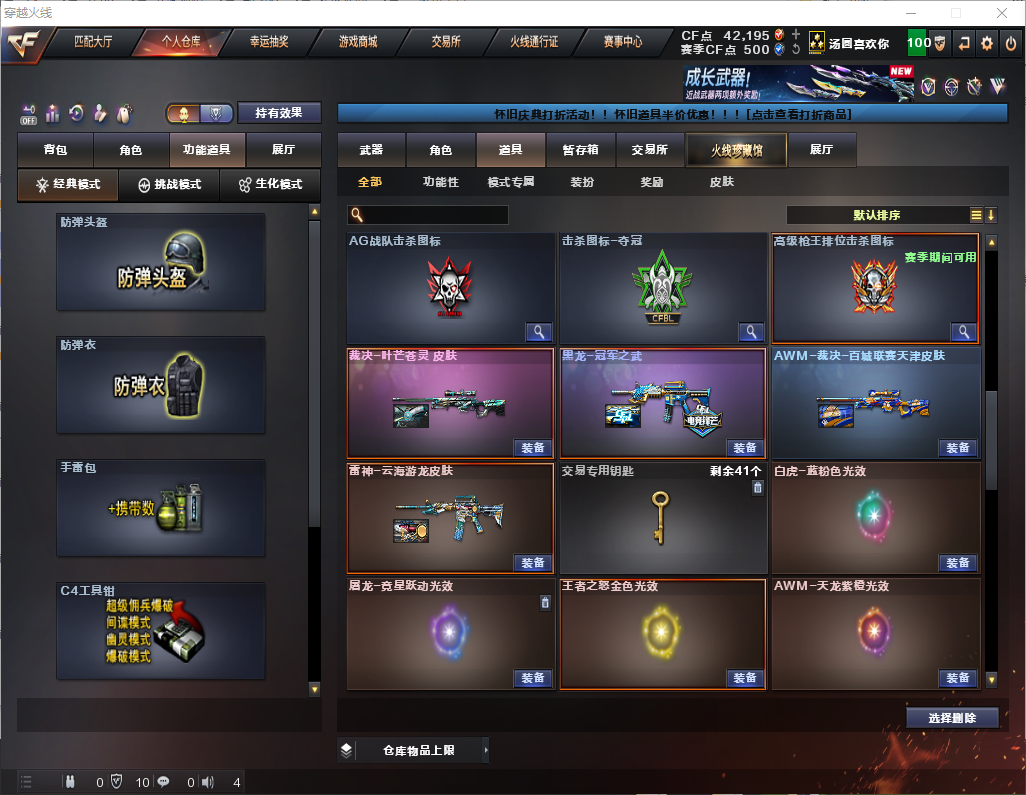Open the 默认排序 sort dropdown
The image size is (1026, 795).
pos(877,215)
